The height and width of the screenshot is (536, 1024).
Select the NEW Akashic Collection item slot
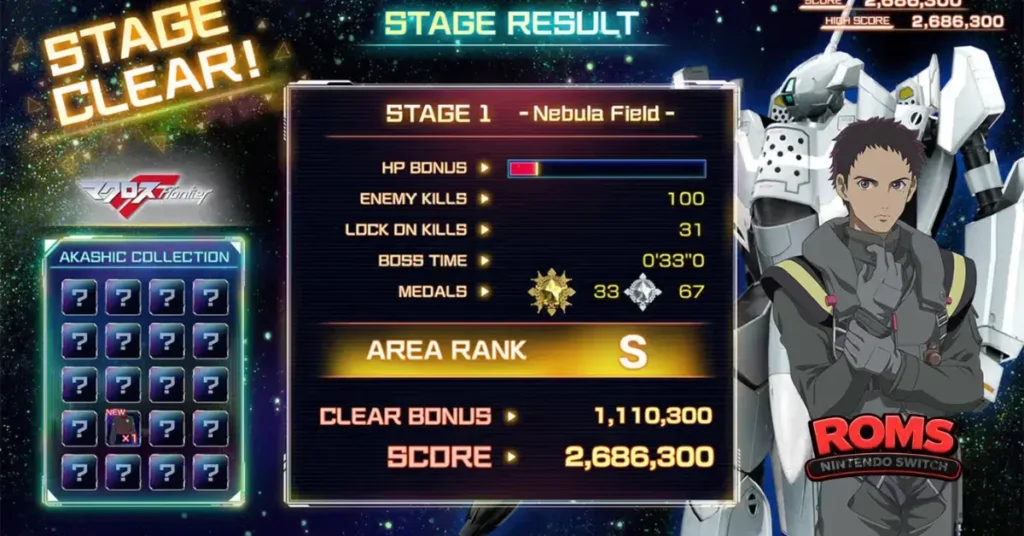(123, 428)
